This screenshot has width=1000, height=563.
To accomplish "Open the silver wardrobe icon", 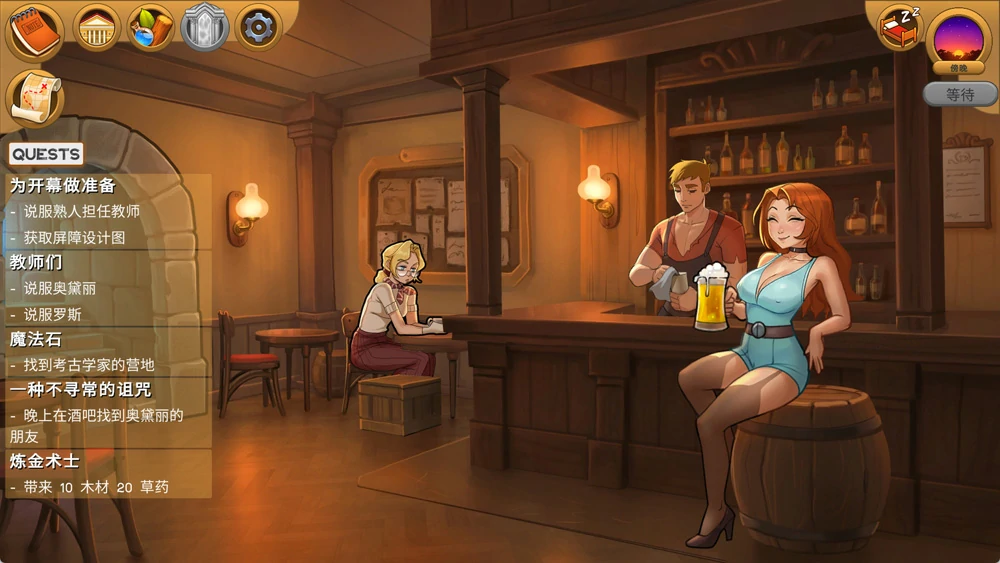I will click(x=205, y=28).
